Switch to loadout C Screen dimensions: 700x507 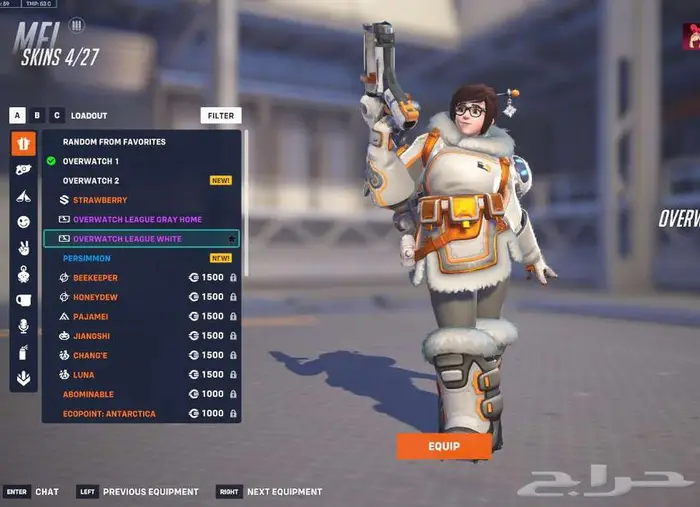57,116
